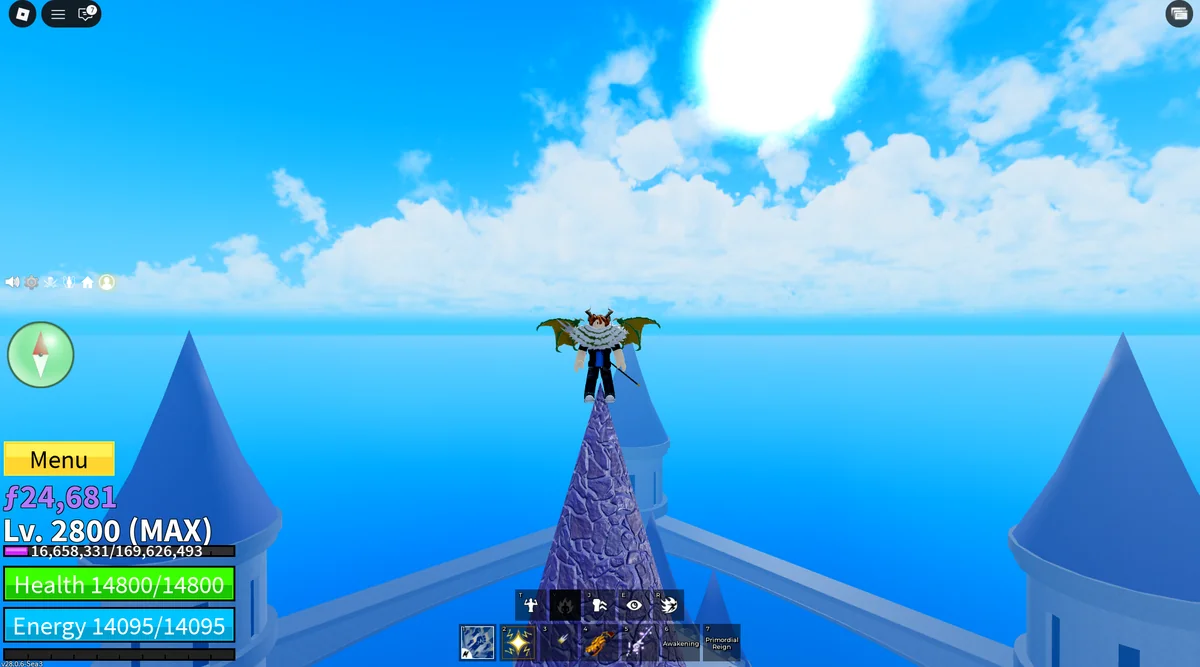Click the winged figure icon
This screenshot has width=1200, height=667.
click(69, 282)
